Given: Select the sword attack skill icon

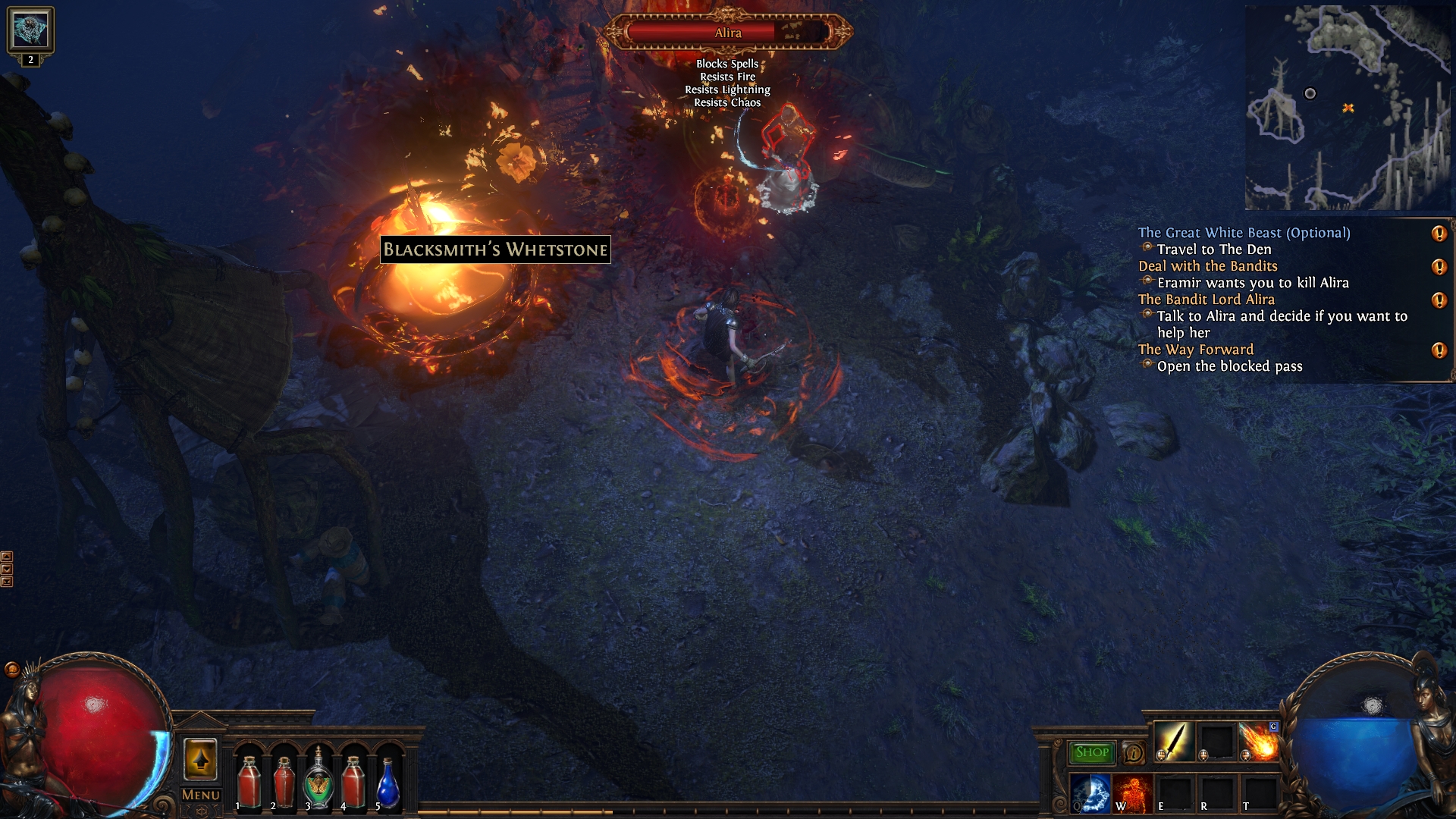Looking at the screenshot, I should 1173,742.
